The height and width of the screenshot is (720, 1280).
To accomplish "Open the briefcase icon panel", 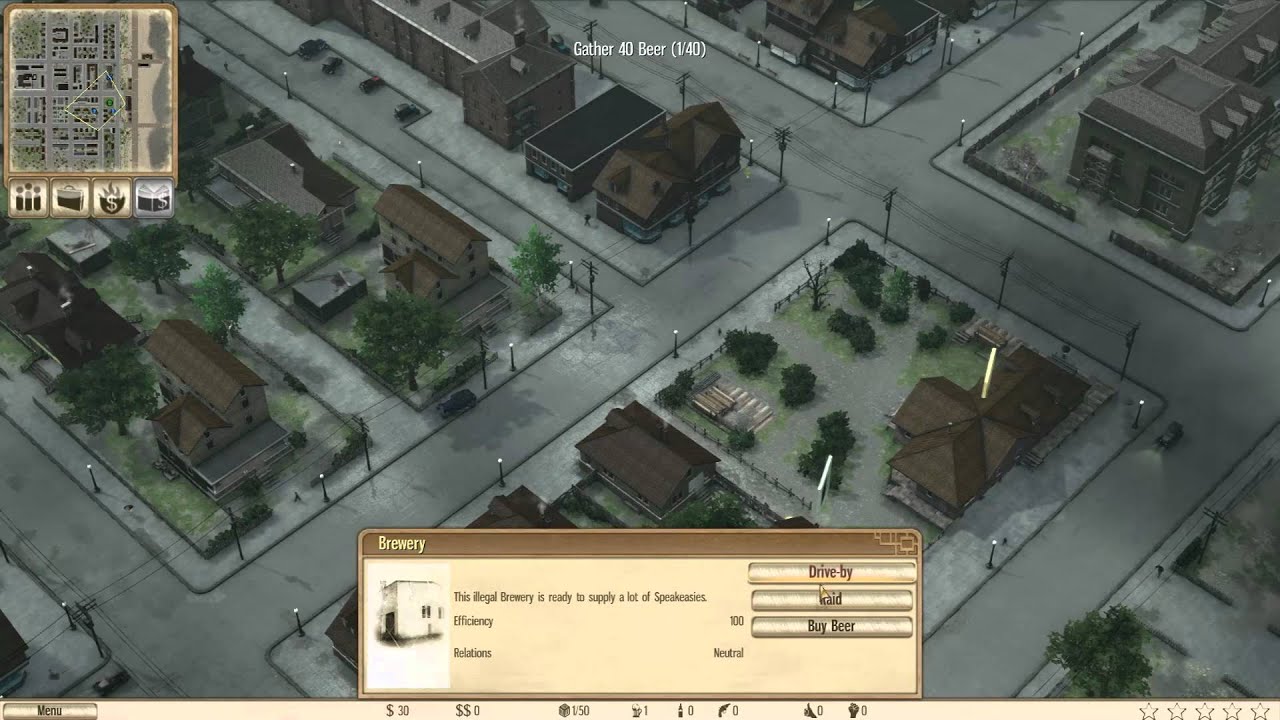I will click(70, 198).
